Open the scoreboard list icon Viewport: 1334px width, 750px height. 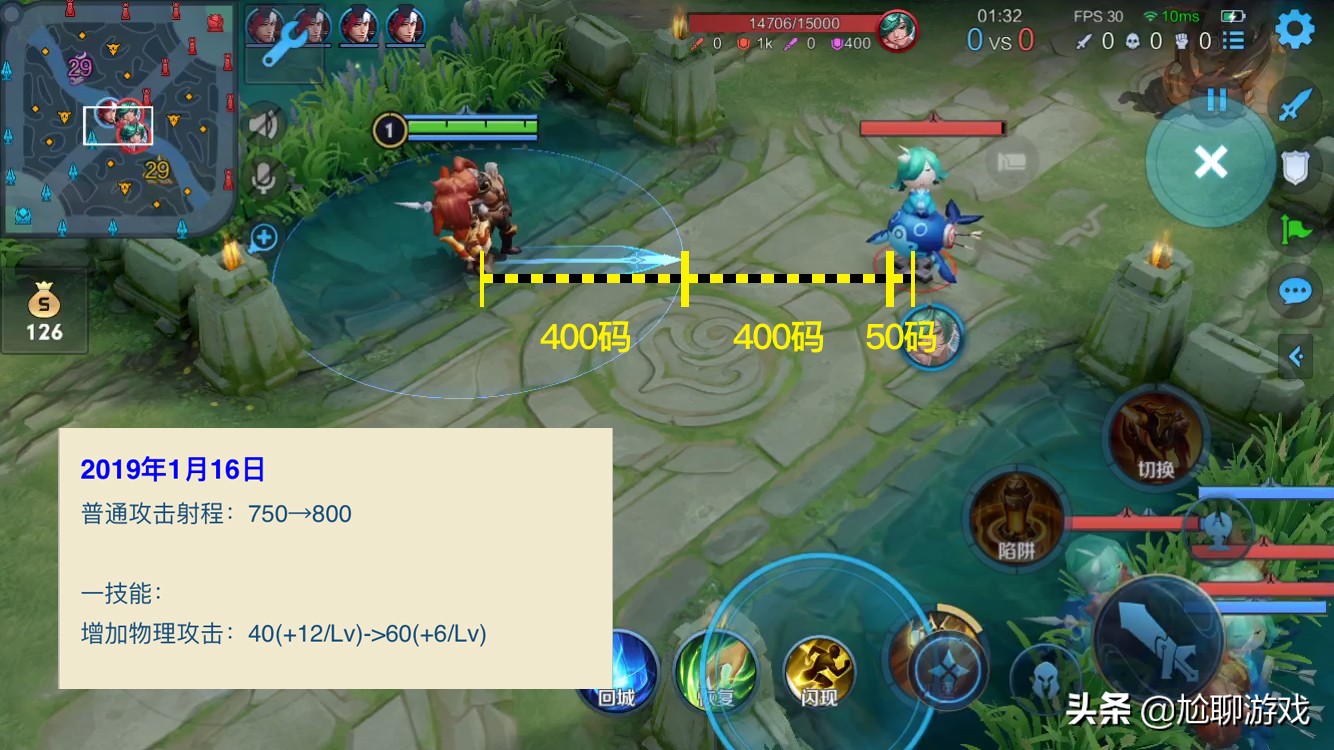(1234, 41)
